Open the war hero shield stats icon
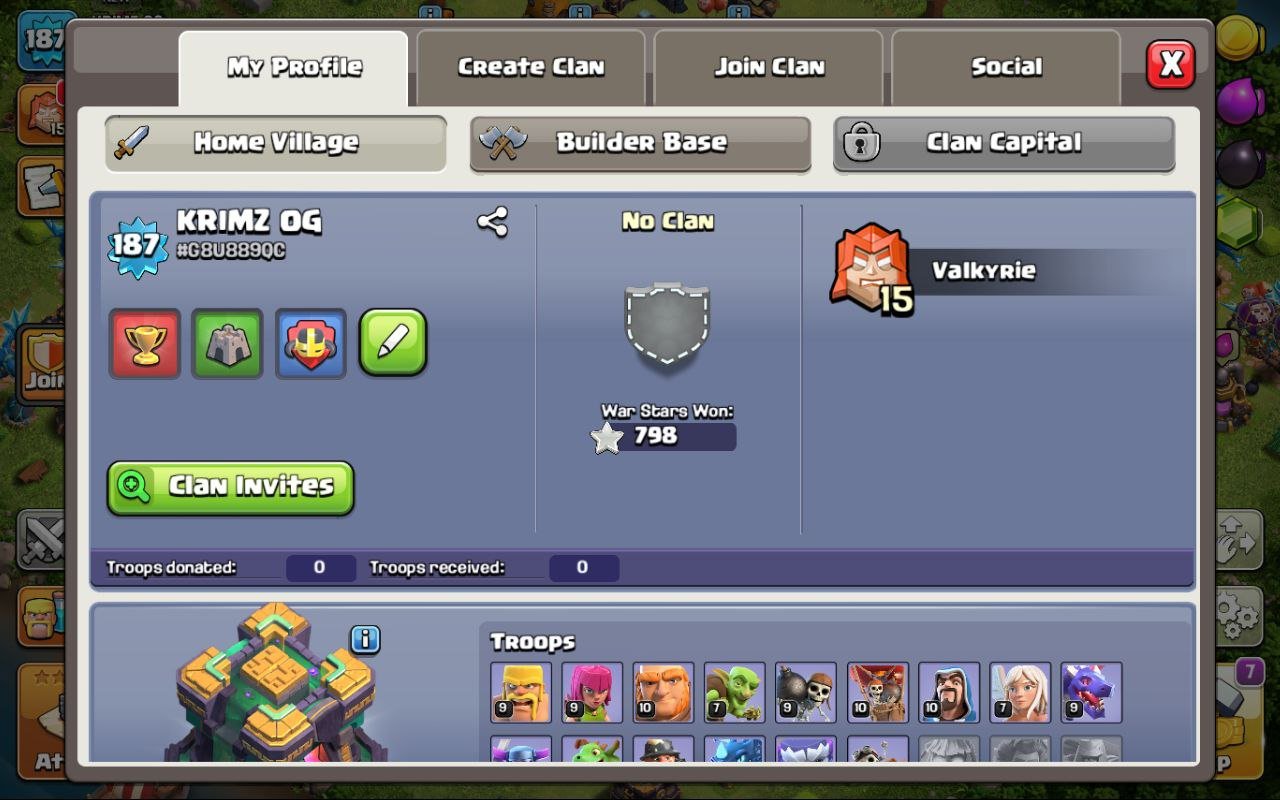 coord(310,343)
